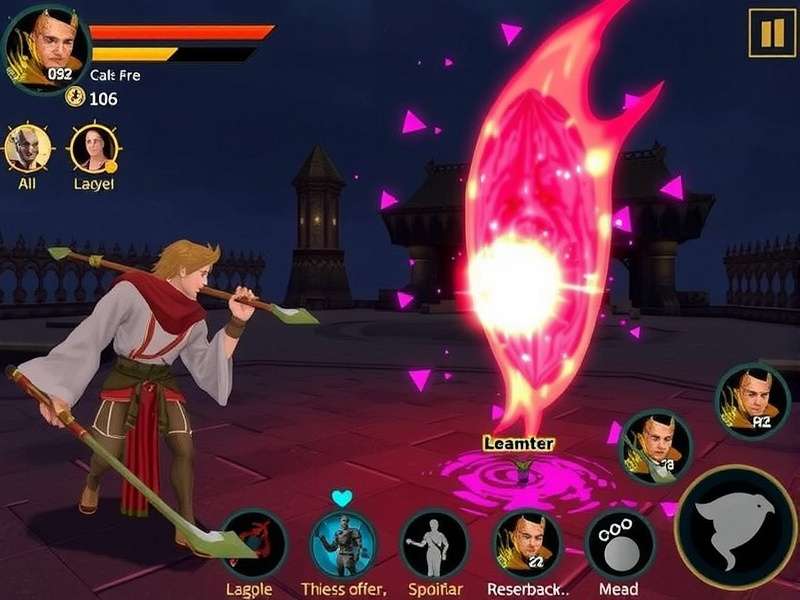Use the Thiess offer ability
The image size is (800, 600).
(x=343, y=543)
